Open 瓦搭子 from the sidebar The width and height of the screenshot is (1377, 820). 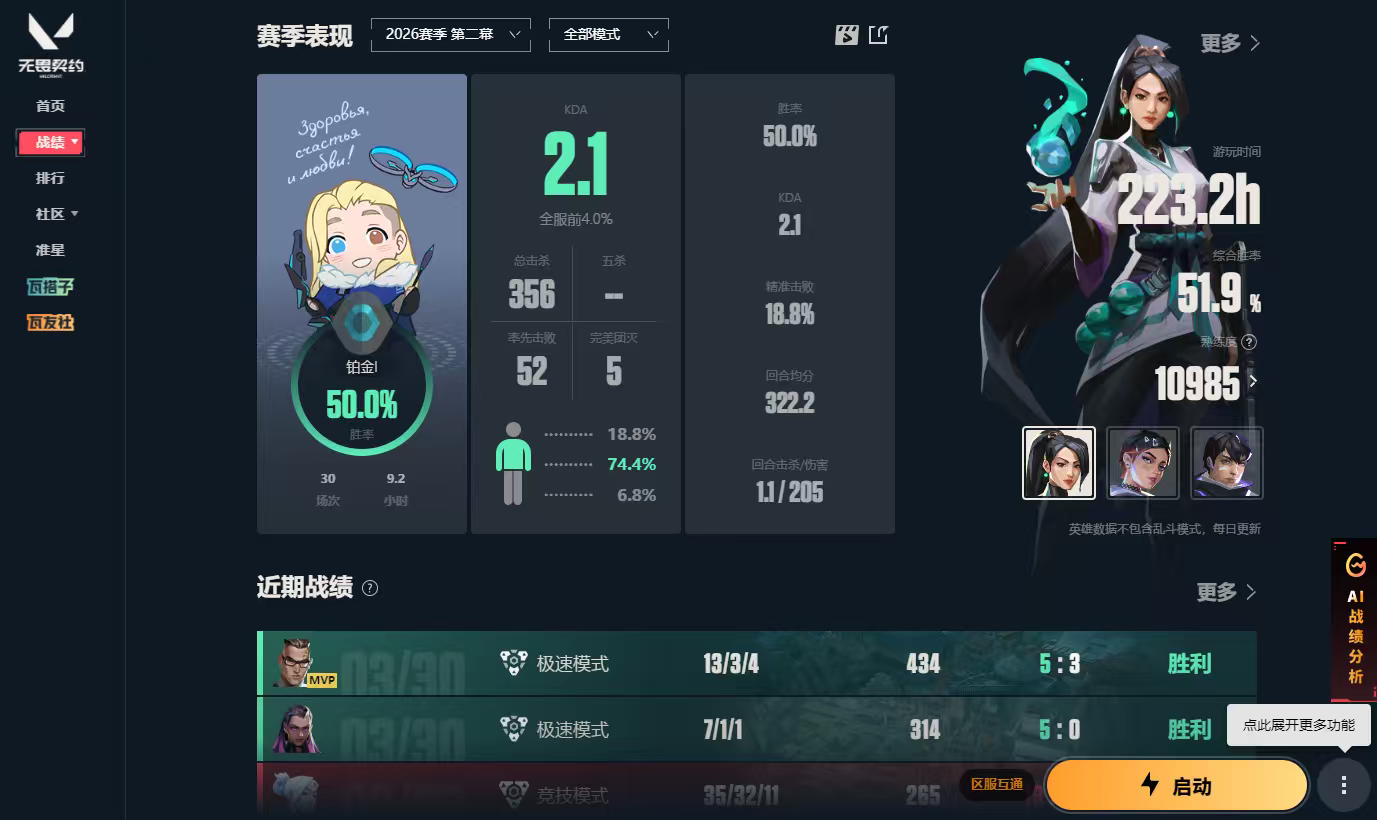pos(50,287)
